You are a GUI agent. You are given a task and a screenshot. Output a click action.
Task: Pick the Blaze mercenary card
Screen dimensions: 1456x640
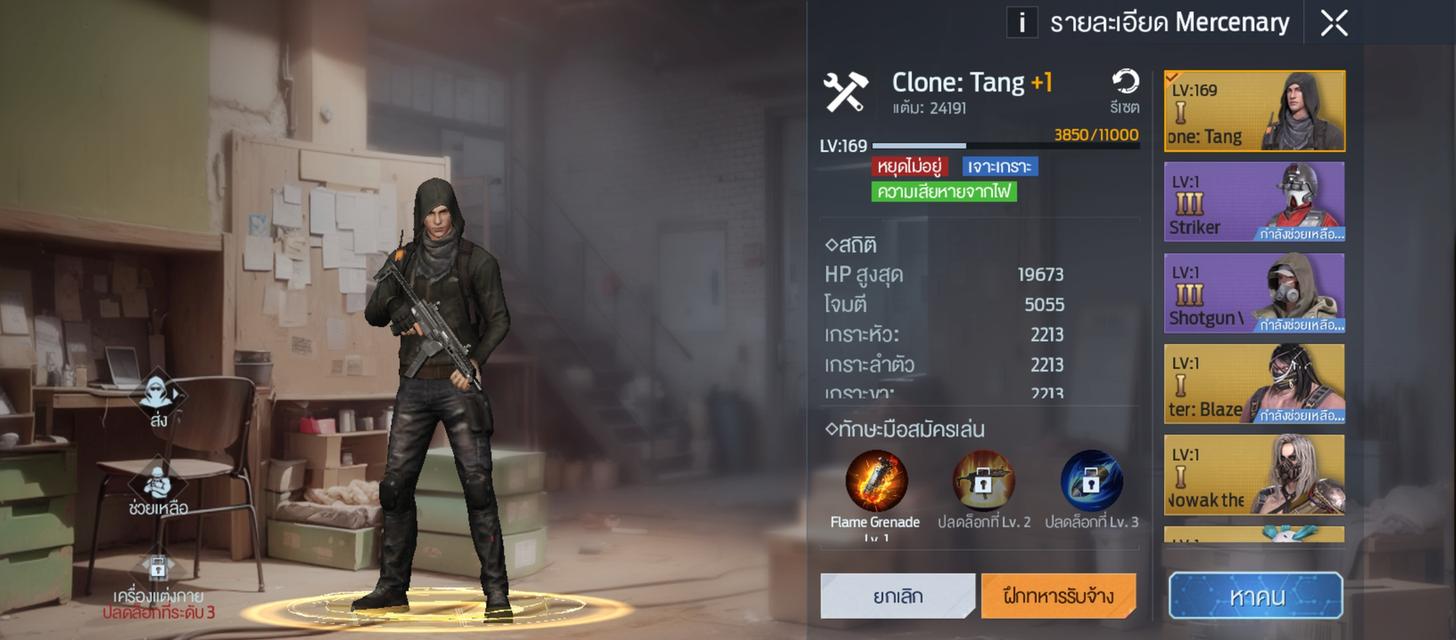point(1254,384)
